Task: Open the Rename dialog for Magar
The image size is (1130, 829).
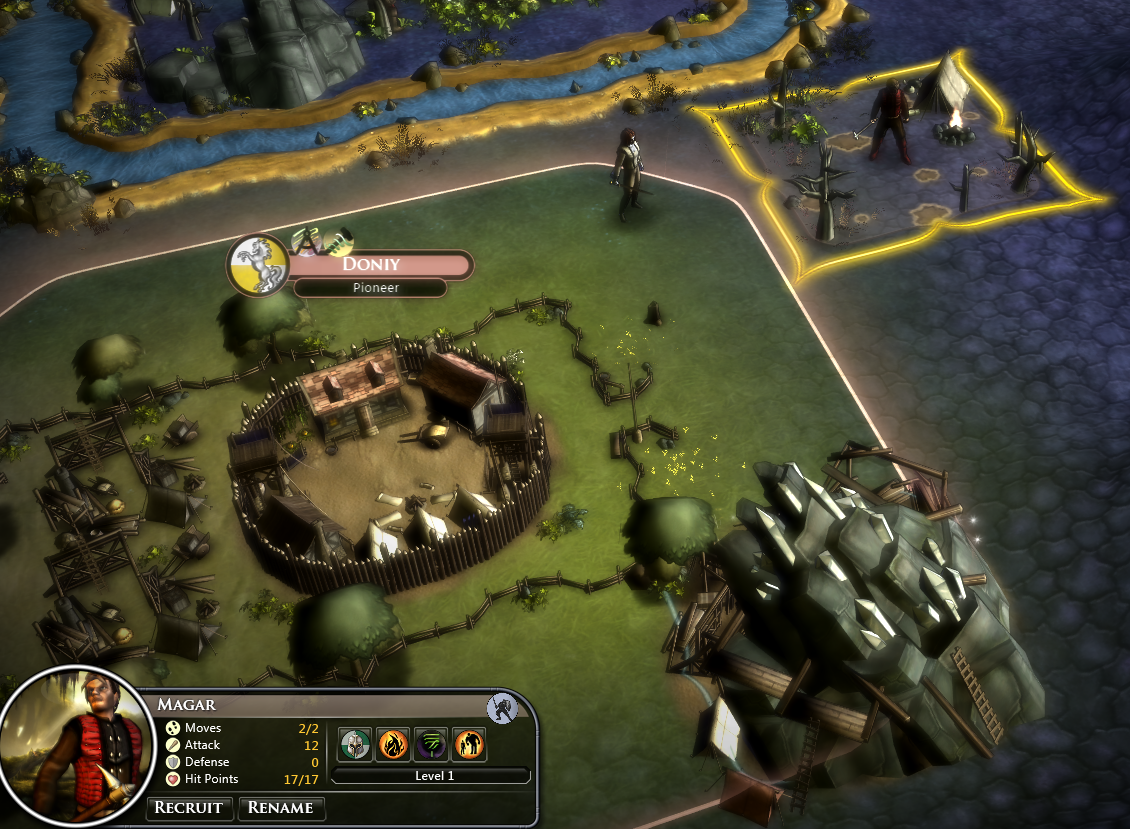Action: point(281,808)
